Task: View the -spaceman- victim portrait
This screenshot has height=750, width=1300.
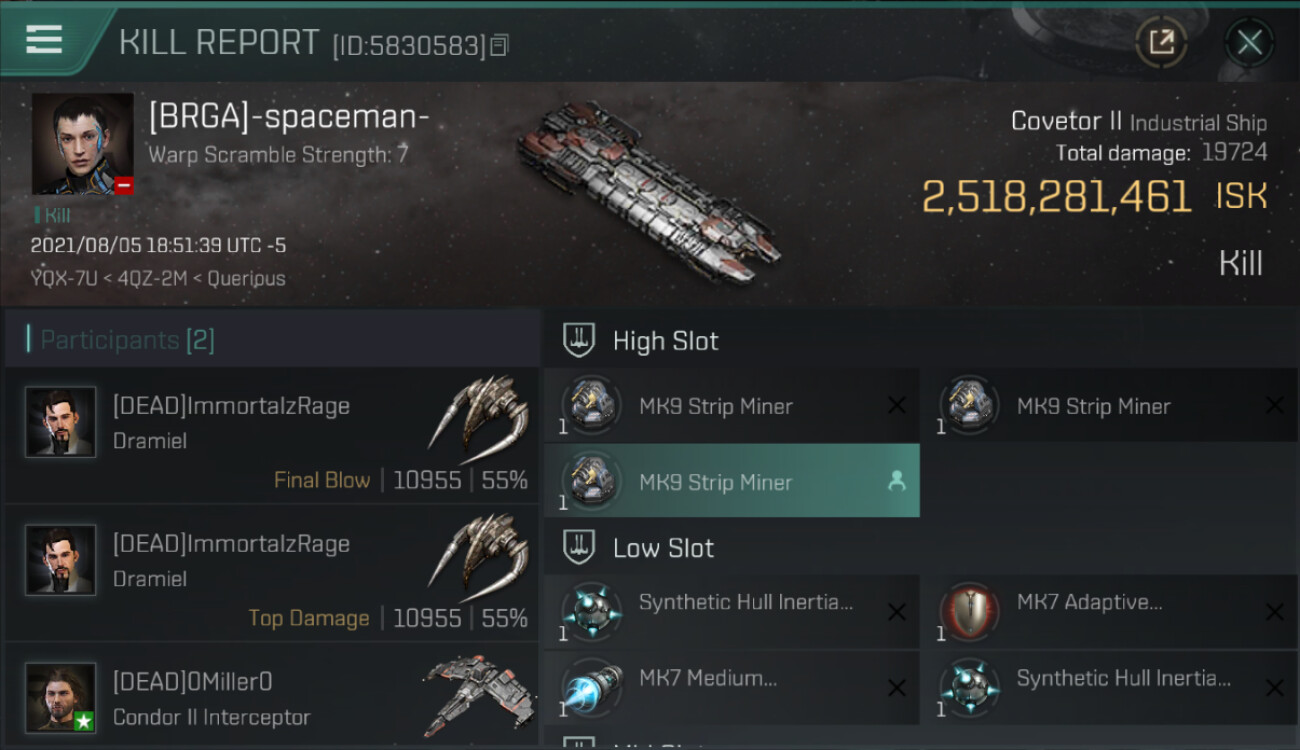Action: point(82,144)
